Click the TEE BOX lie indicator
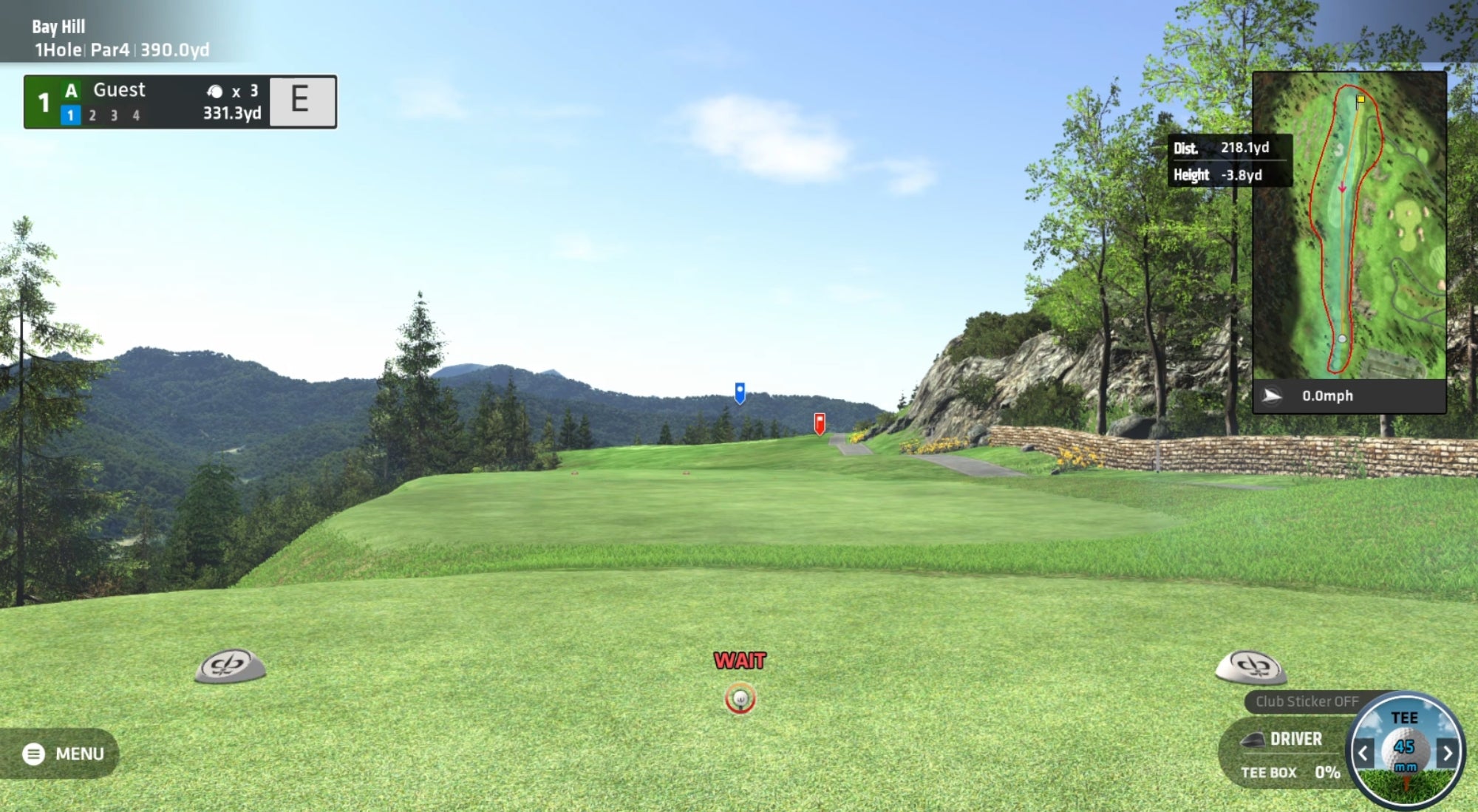The image size is (1478, 812). [x=1290, y=772]
